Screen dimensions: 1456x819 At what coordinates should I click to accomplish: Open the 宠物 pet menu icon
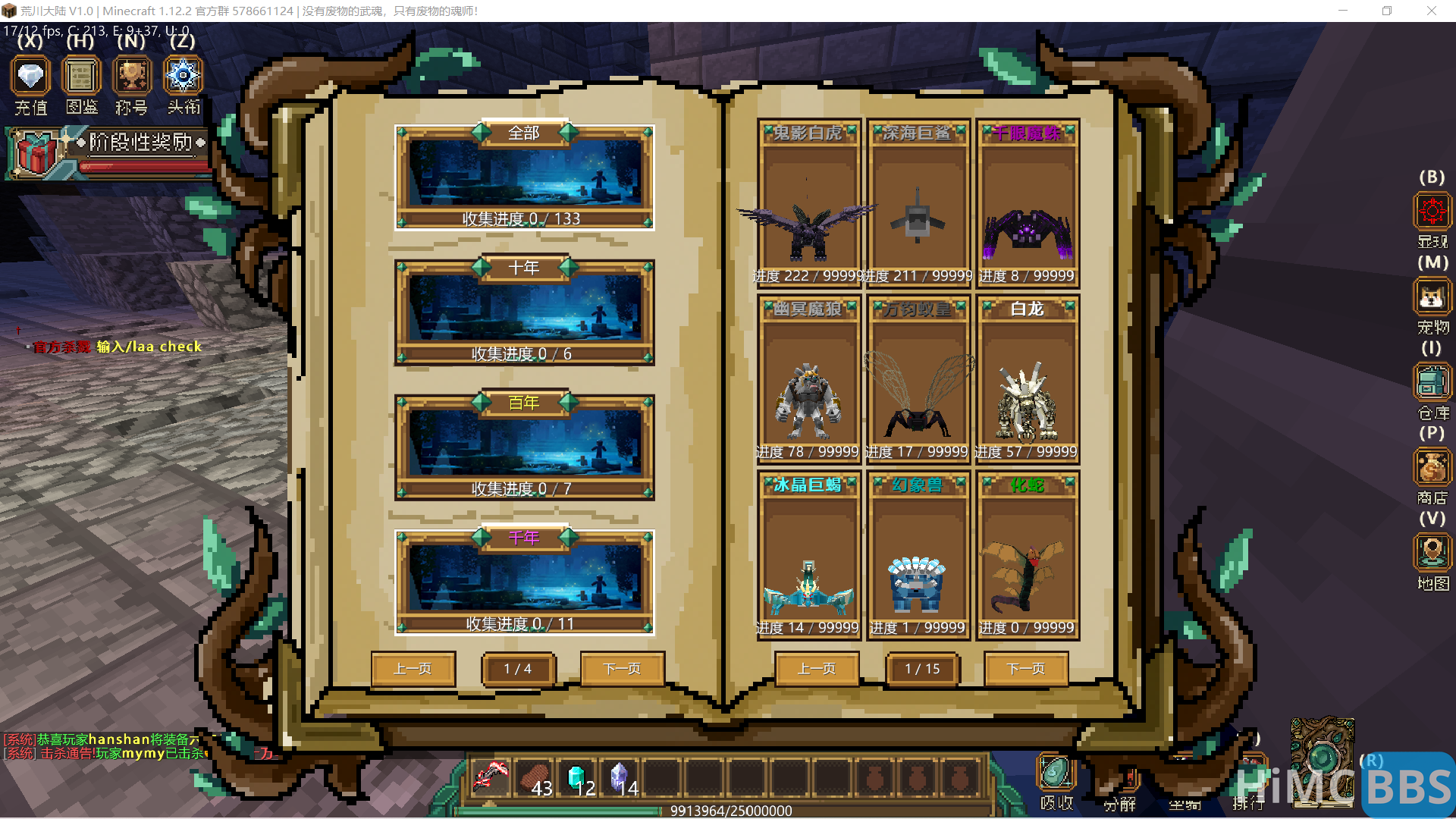[1432, 297]
